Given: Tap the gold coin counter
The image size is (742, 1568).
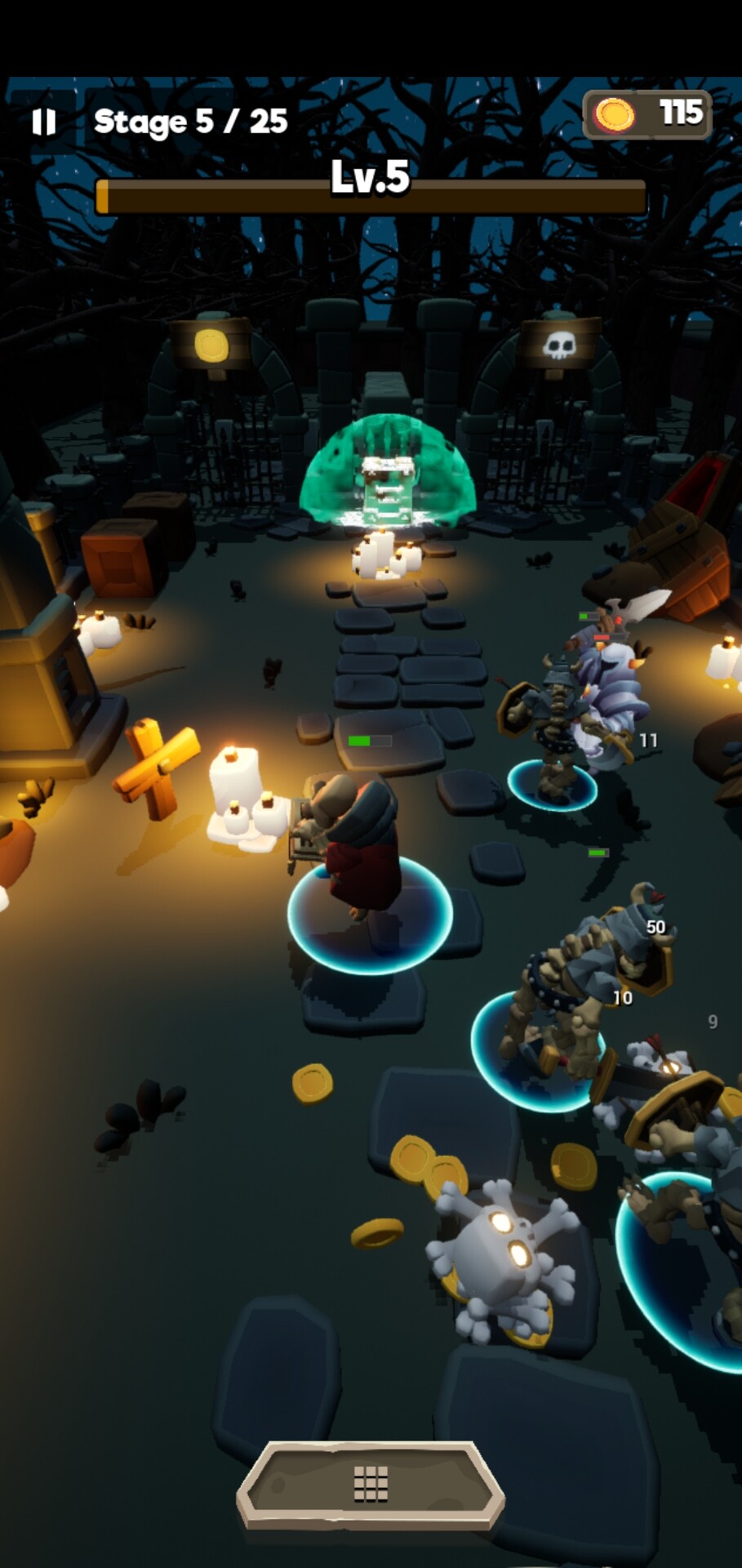Looking at the screenshot, I should click(647, 114).
